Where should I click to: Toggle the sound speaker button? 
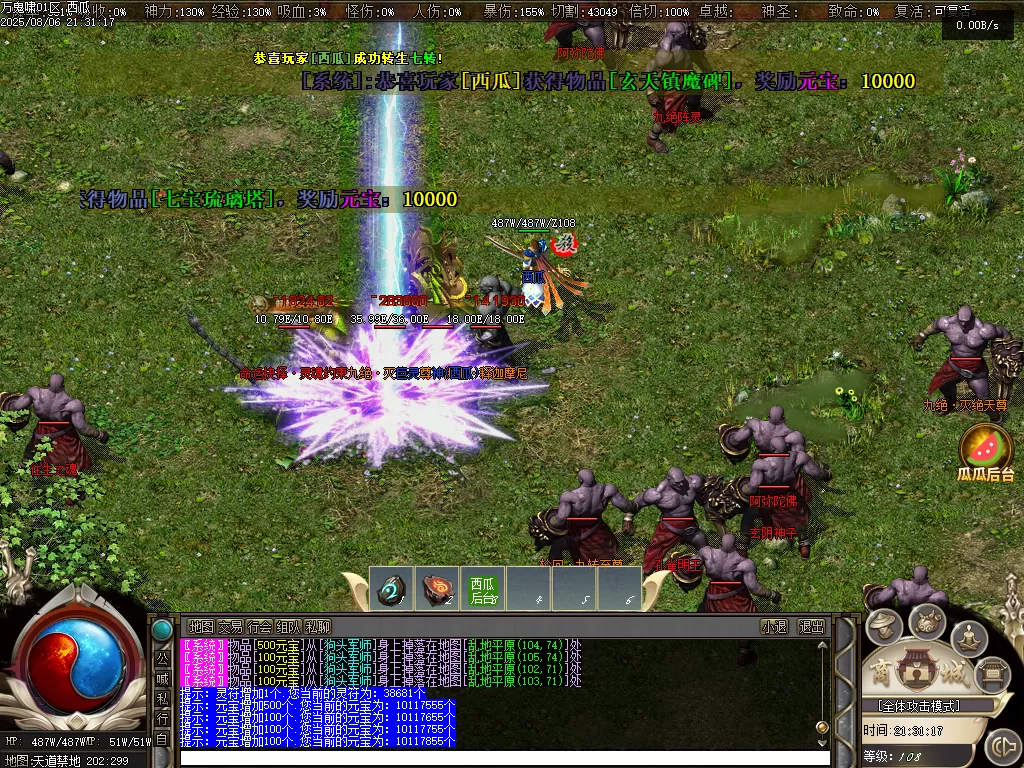[x=1002, y=746]
